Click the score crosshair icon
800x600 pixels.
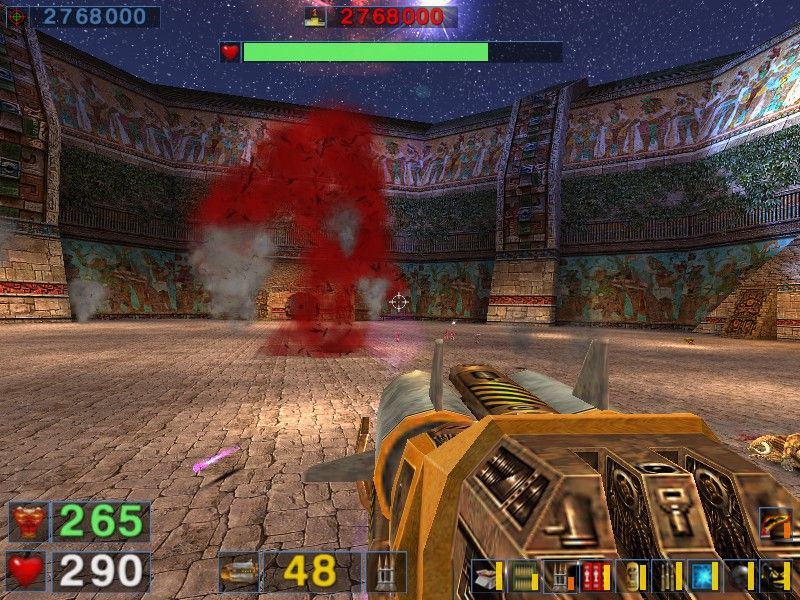pos(17,17)
